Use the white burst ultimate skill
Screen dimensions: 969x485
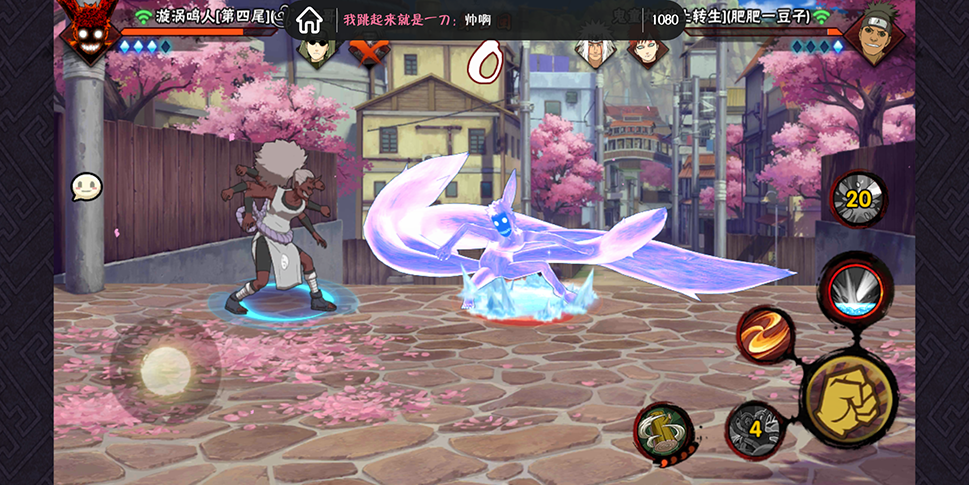tap(856, 287)
